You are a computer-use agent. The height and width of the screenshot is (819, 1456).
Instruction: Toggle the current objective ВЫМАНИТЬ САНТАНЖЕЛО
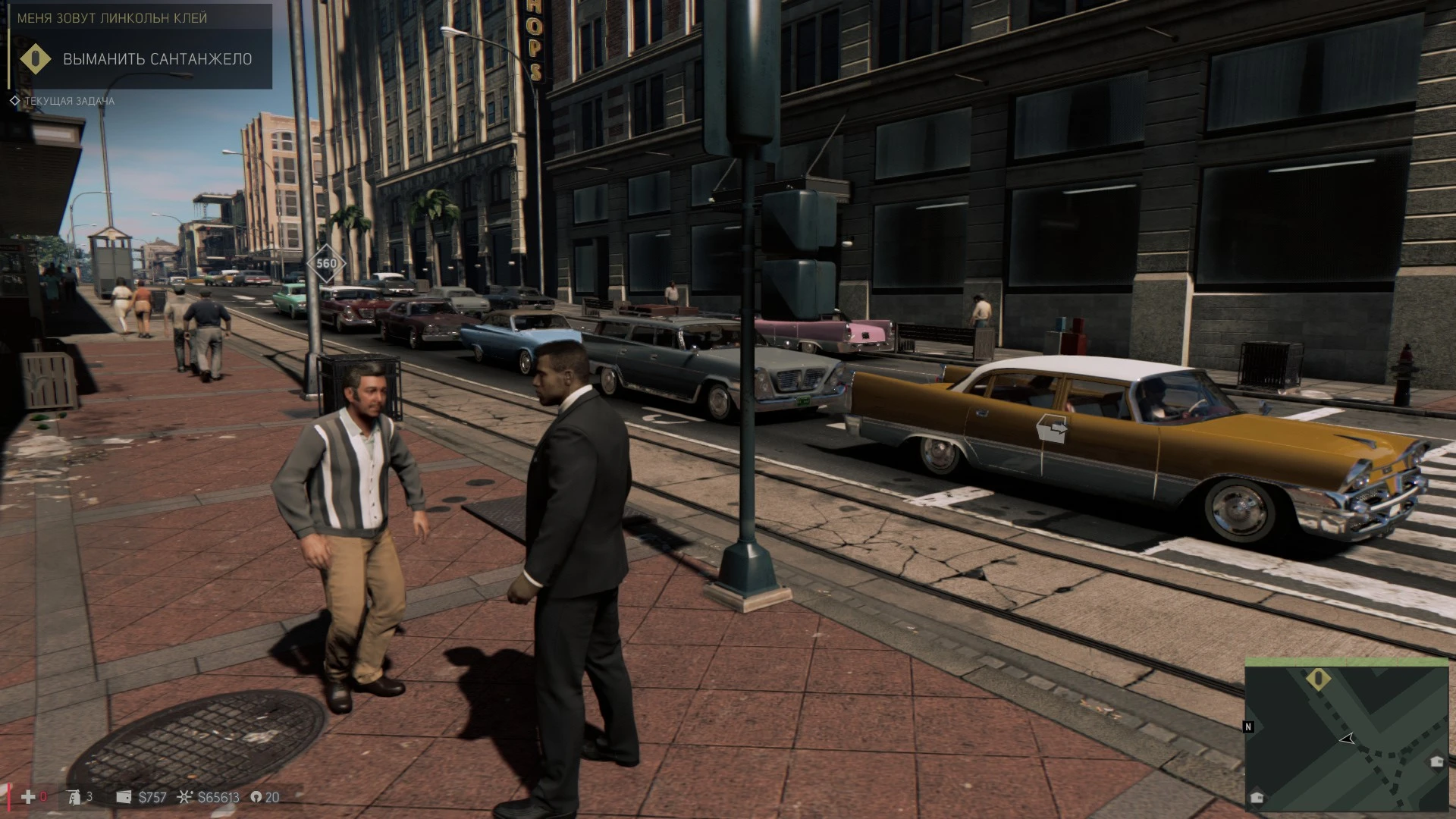pyautogui.click(x=157, y=58)
